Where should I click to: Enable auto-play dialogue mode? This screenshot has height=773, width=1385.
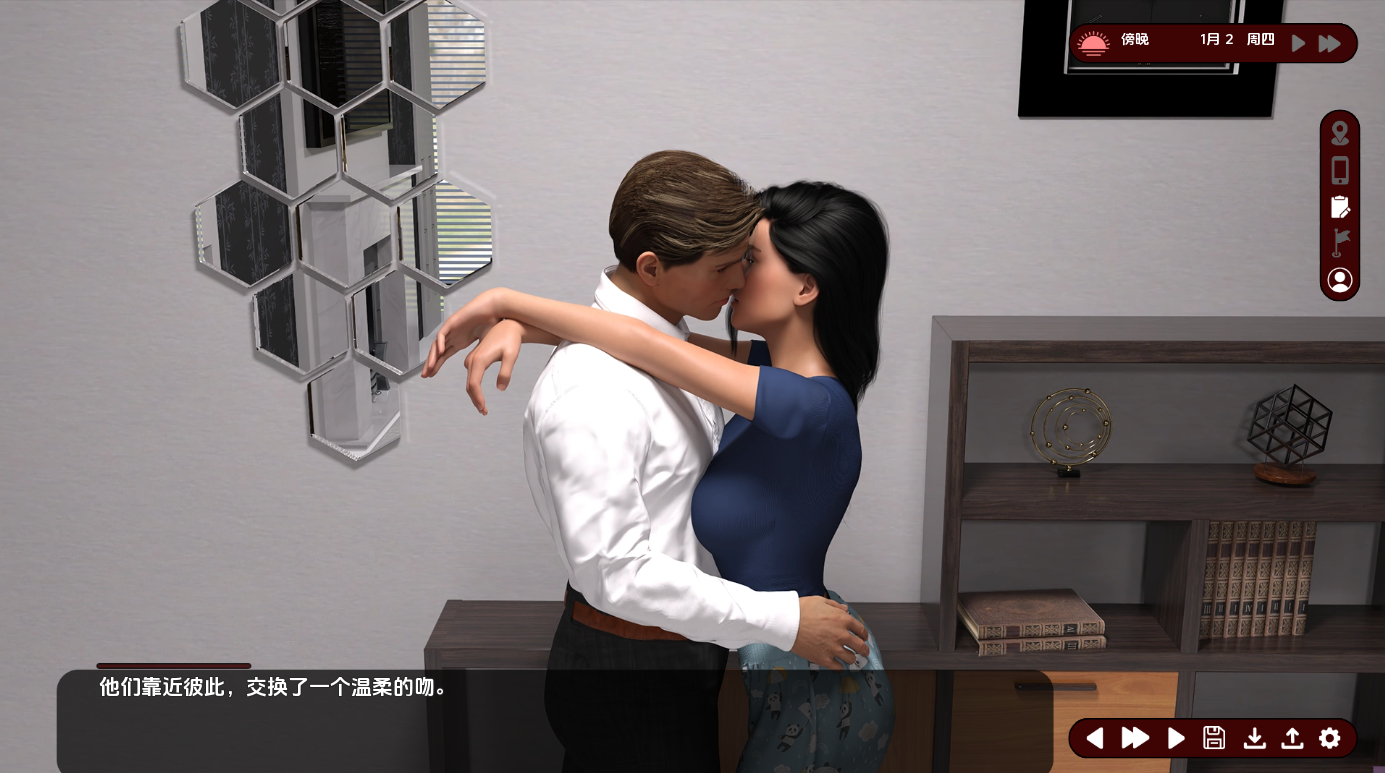[1175, 738]
